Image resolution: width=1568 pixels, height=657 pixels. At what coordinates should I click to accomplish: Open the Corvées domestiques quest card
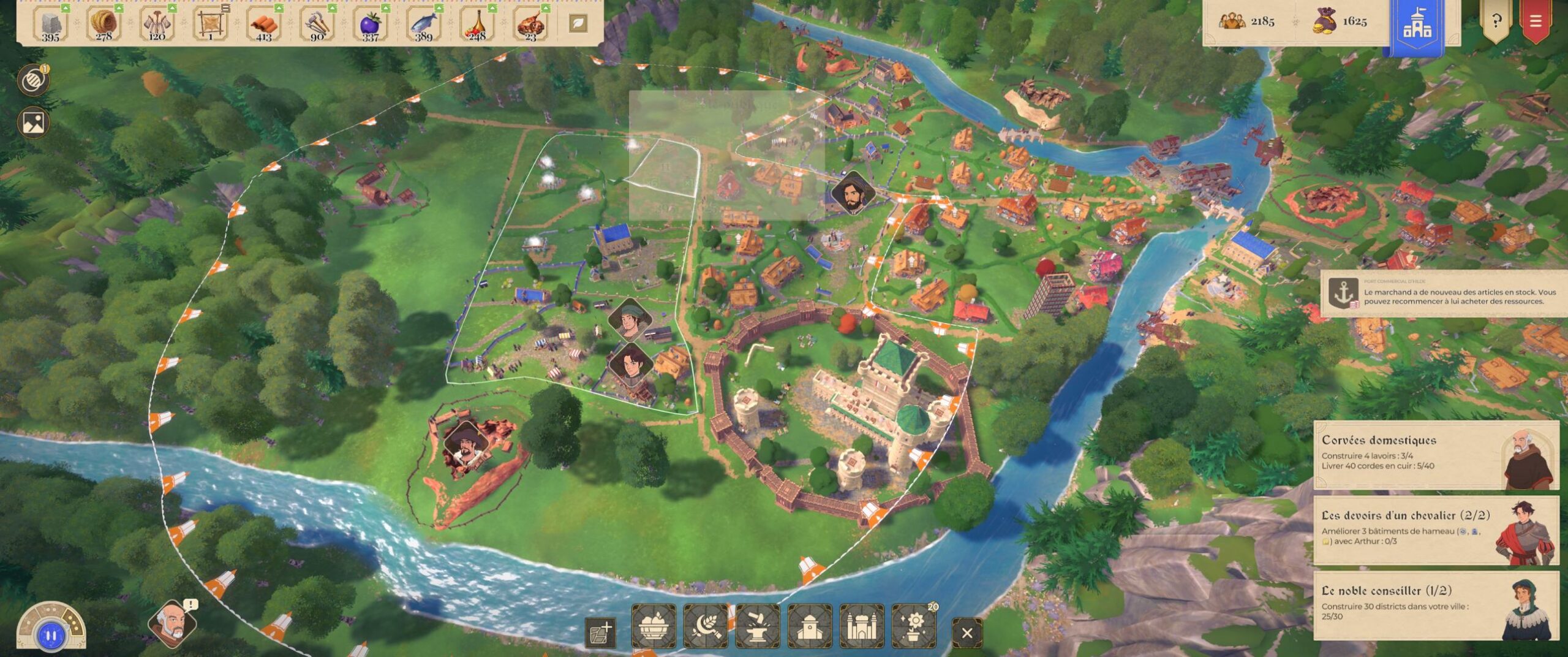pos(1435,454)
